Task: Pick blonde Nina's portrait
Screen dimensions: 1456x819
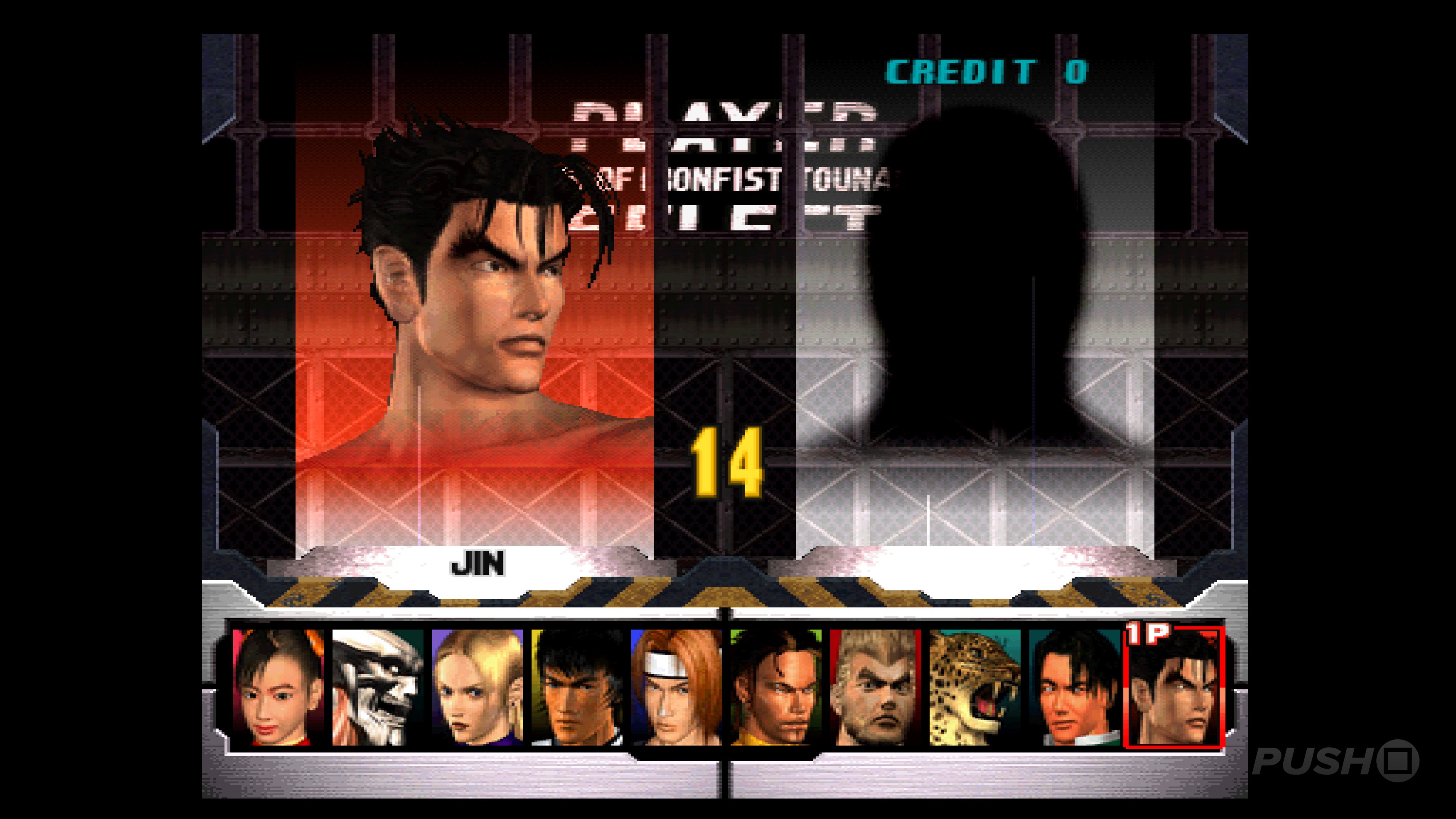Action: tap(477, 687)
